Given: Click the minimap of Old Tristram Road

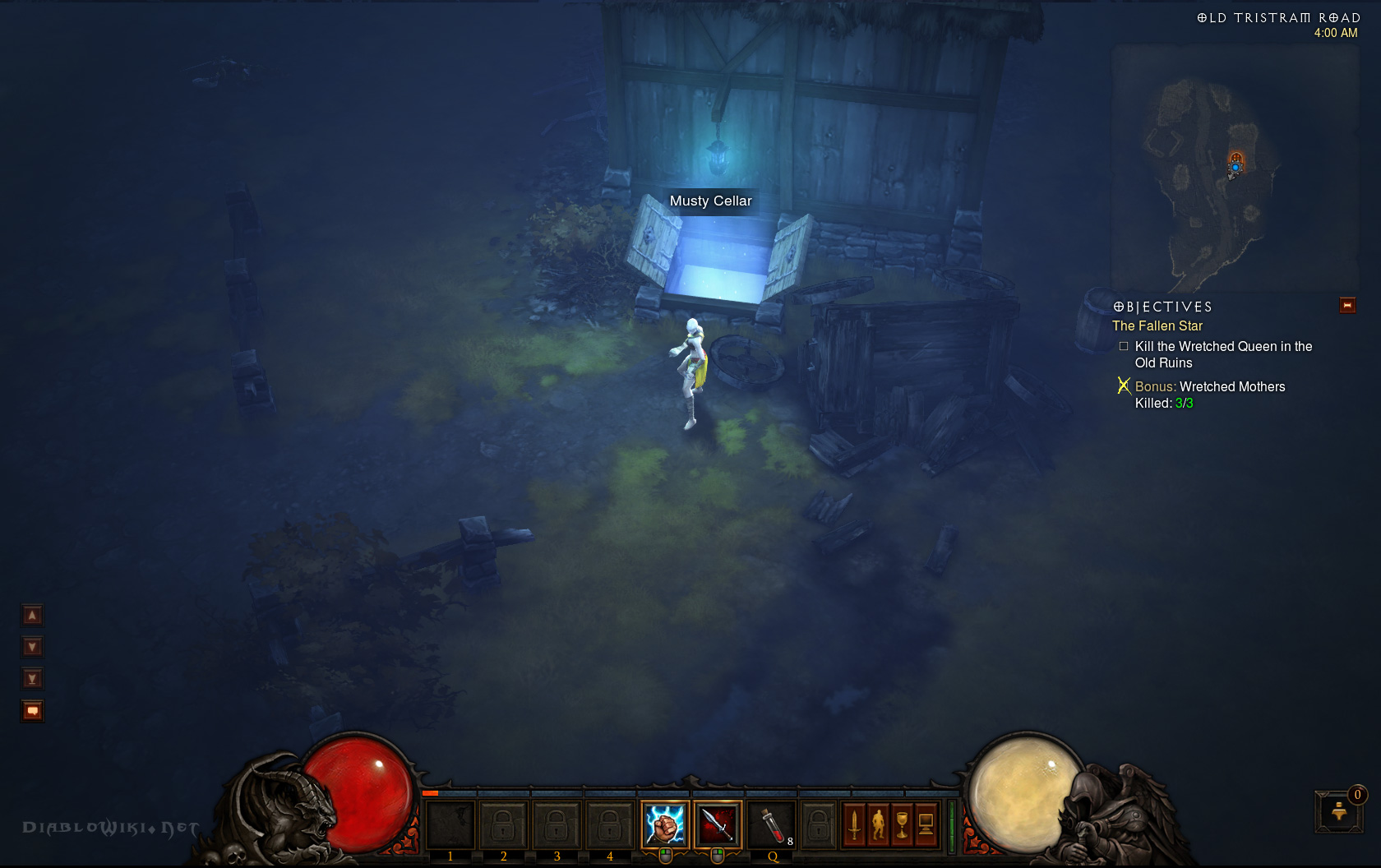Looking at the screenshot, I should tap(1233, 169).
